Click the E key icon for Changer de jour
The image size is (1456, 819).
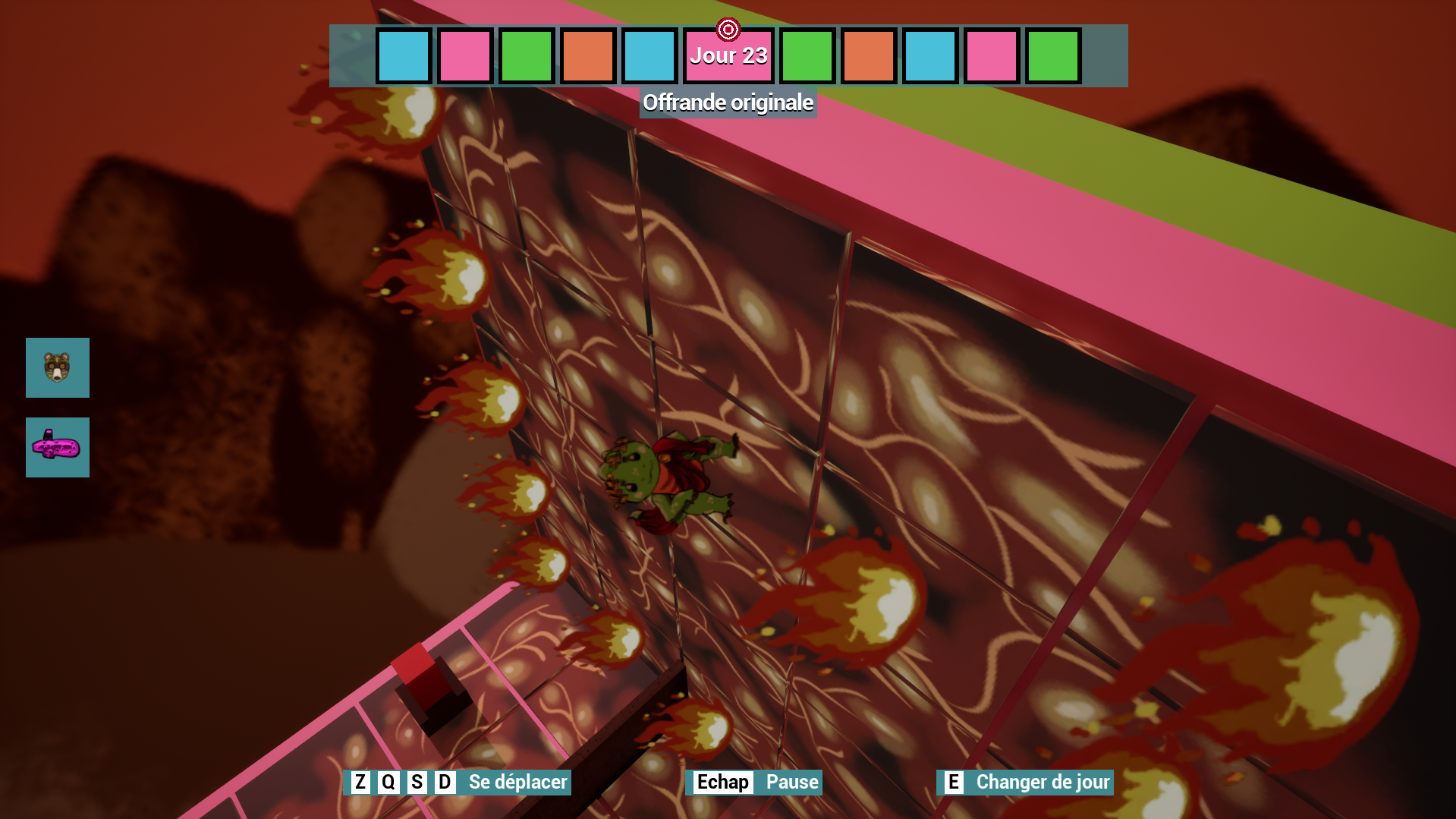pos(954,782)
